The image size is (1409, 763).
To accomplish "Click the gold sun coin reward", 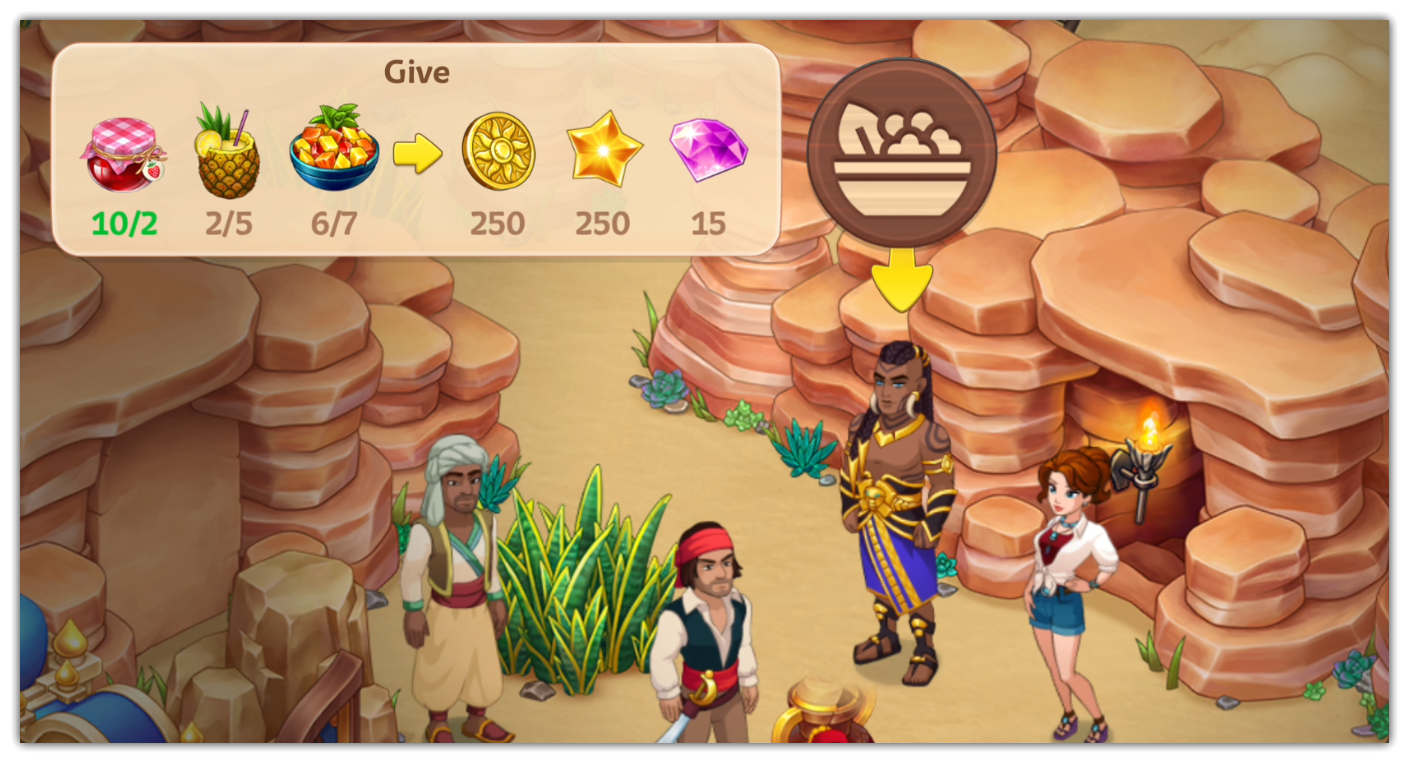I will pyautogui.click(x=498, y=152).
